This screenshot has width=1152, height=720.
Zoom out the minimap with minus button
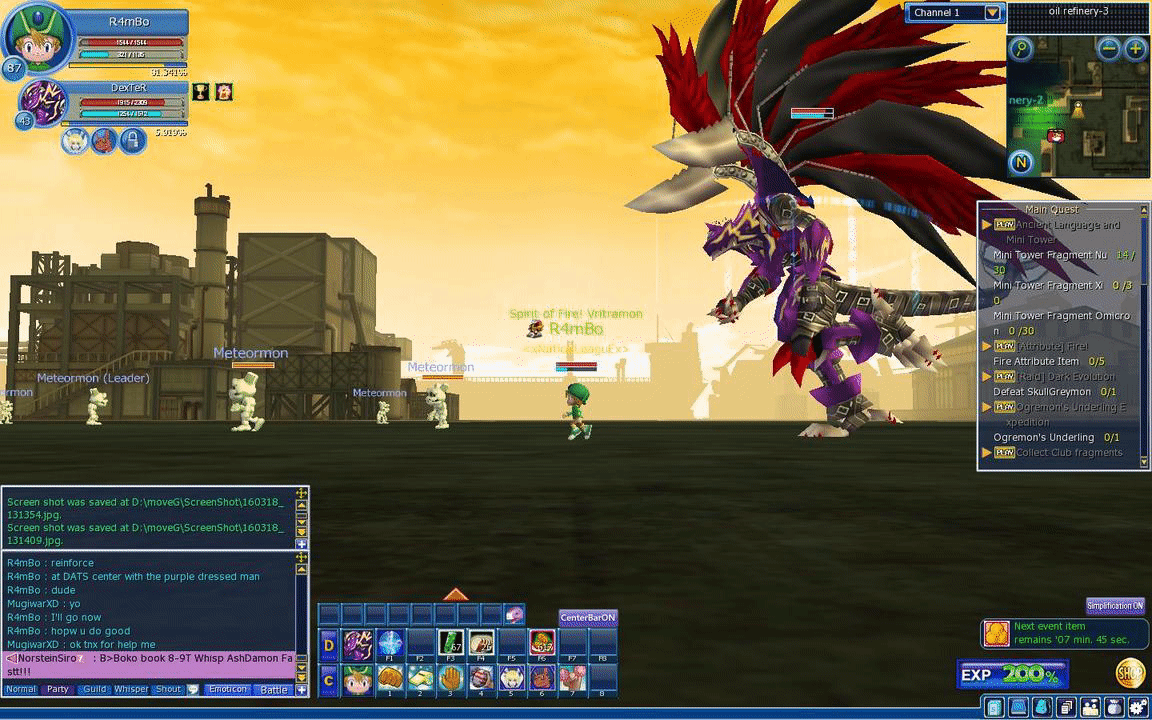pos(1109,48)
